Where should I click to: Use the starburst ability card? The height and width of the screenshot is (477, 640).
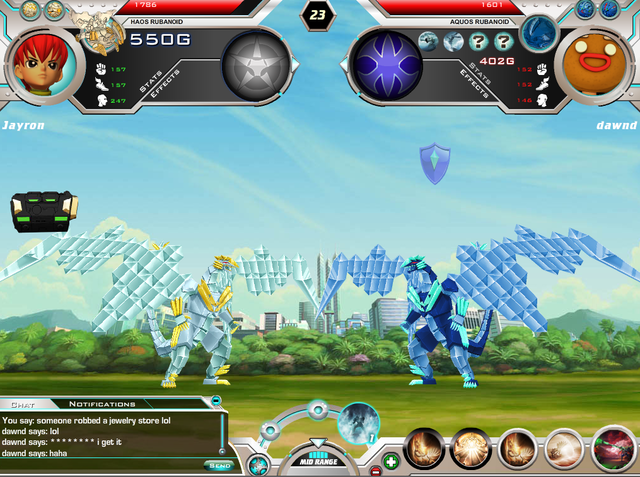[x=471, y=449]
